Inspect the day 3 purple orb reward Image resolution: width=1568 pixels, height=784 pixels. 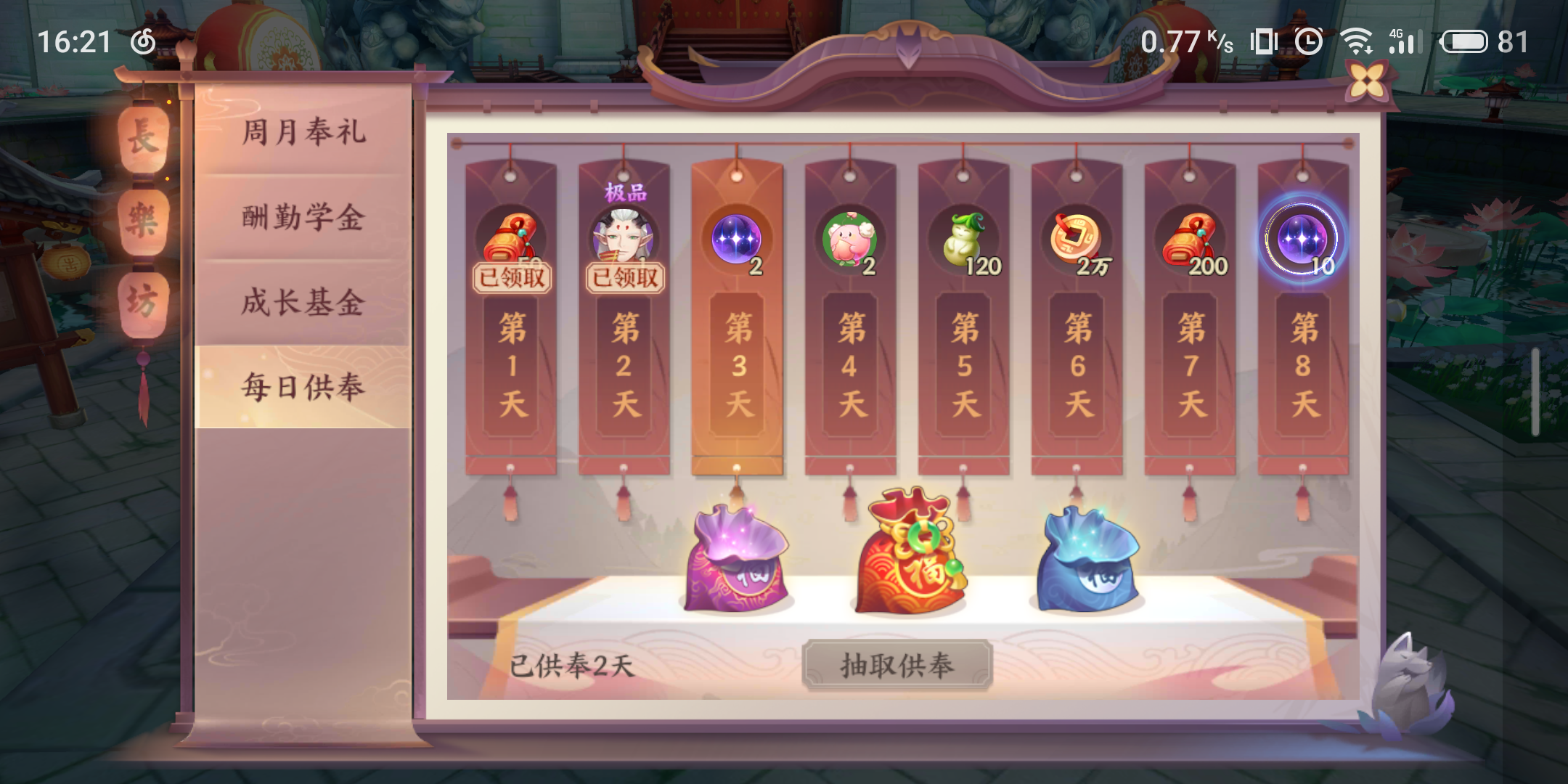pos(737,238)
